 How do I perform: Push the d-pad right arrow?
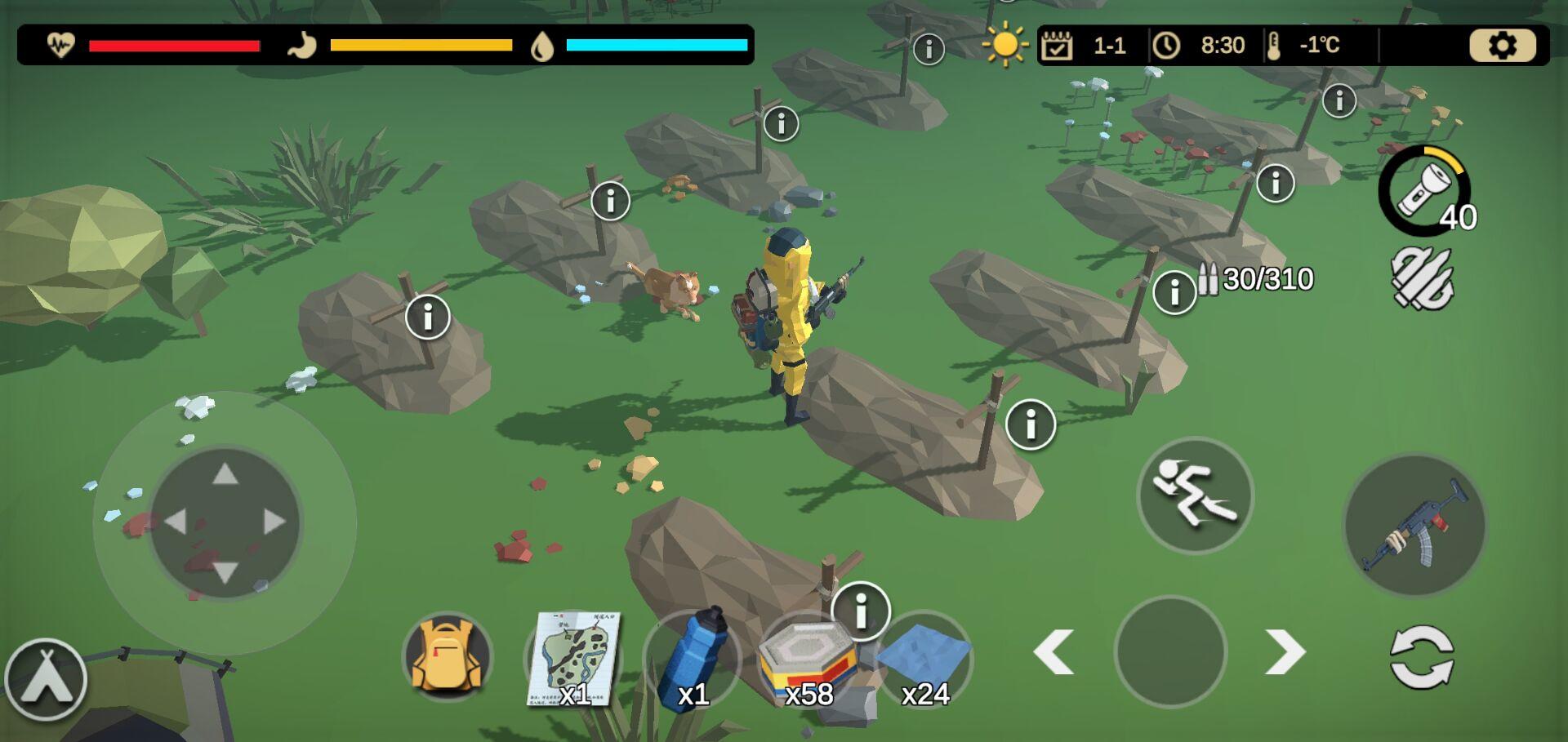point(274,522)
